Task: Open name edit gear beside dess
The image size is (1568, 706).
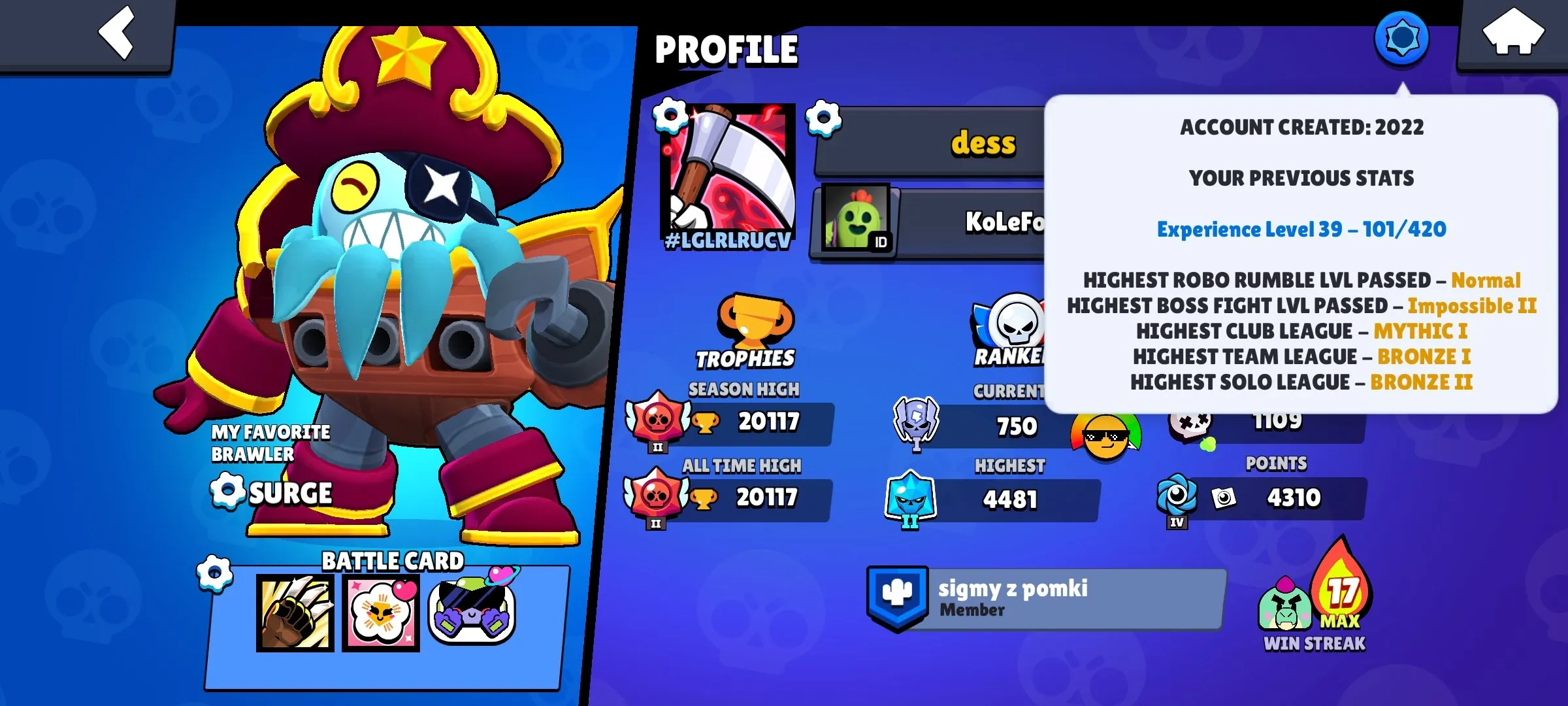Action: [825, 118]
